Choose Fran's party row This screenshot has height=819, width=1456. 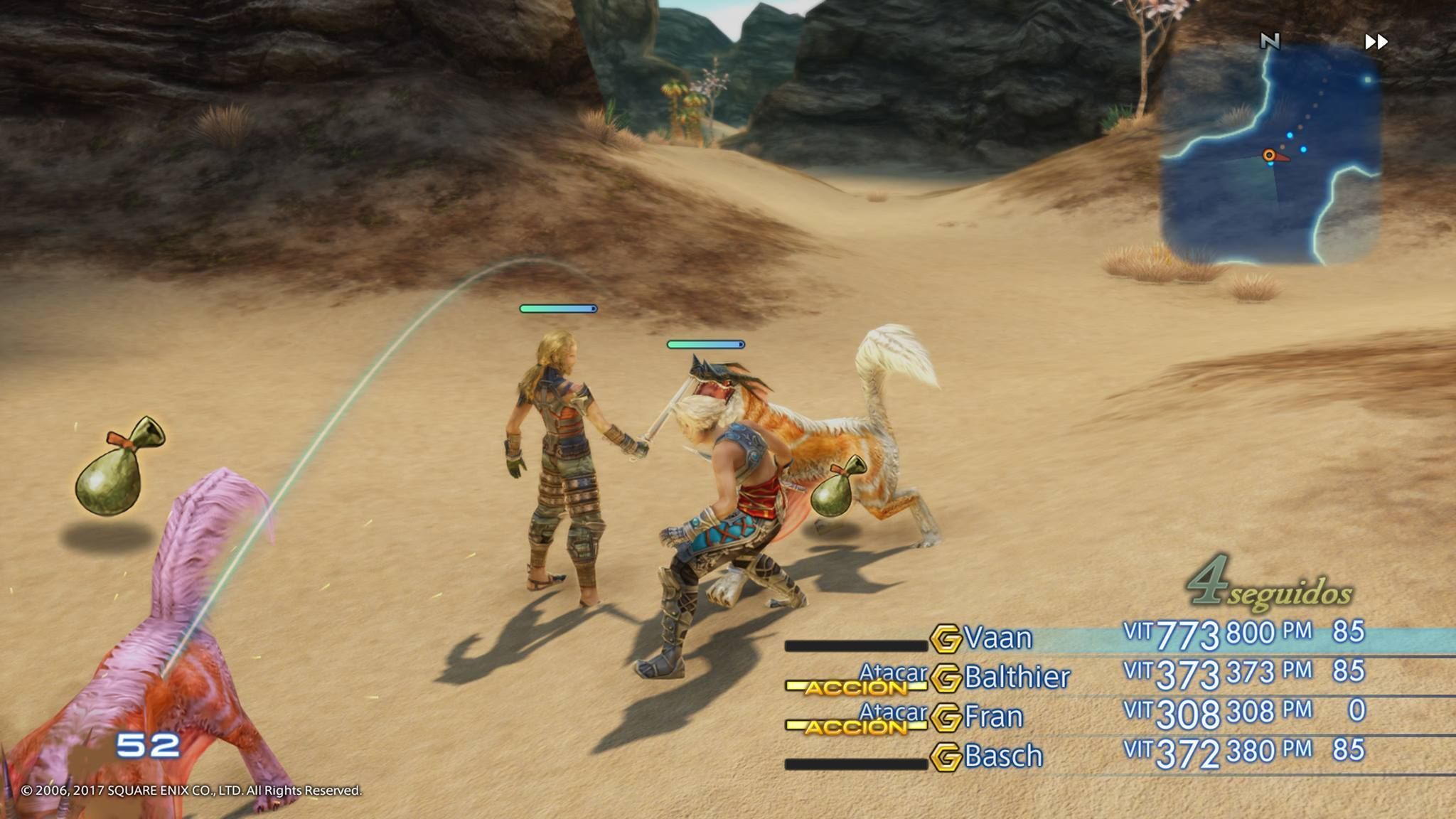(994, 717)
